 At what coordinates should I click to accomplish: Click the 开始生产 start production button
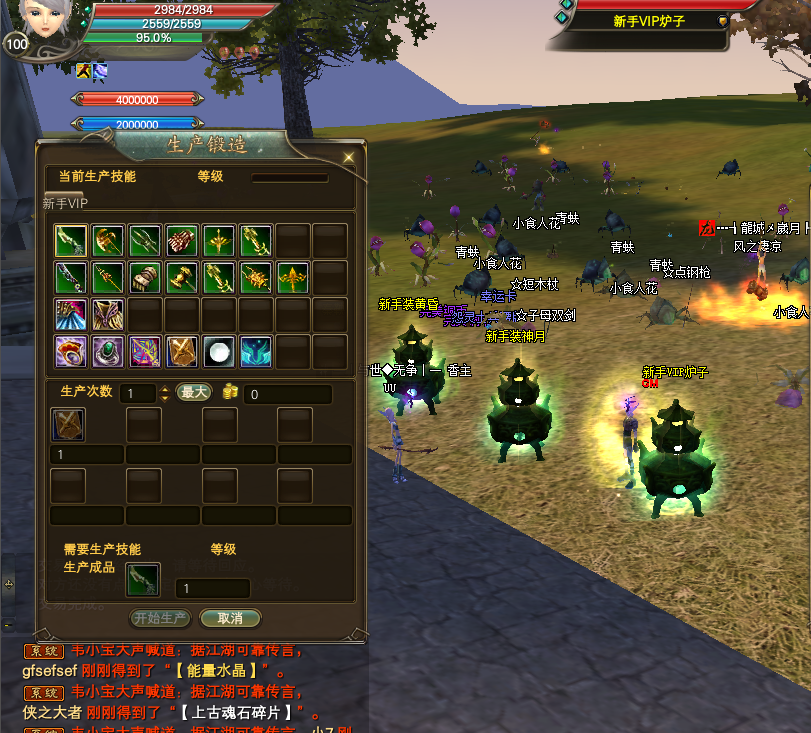161,618
